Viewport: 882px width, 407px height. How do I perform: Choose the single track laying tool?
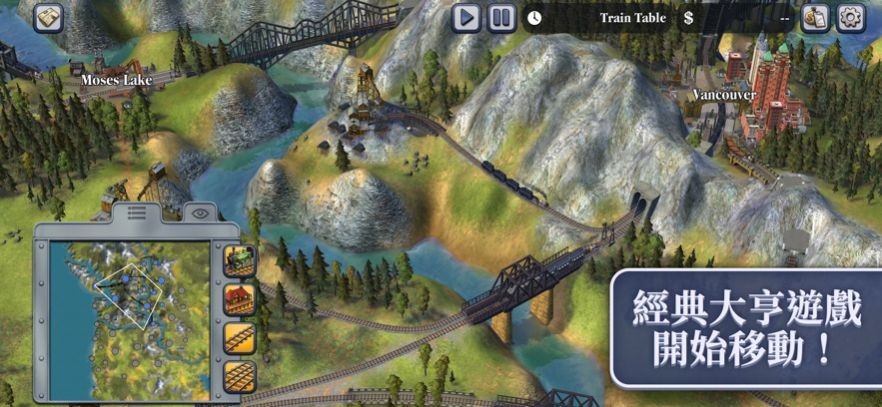[x=240, y=337]
